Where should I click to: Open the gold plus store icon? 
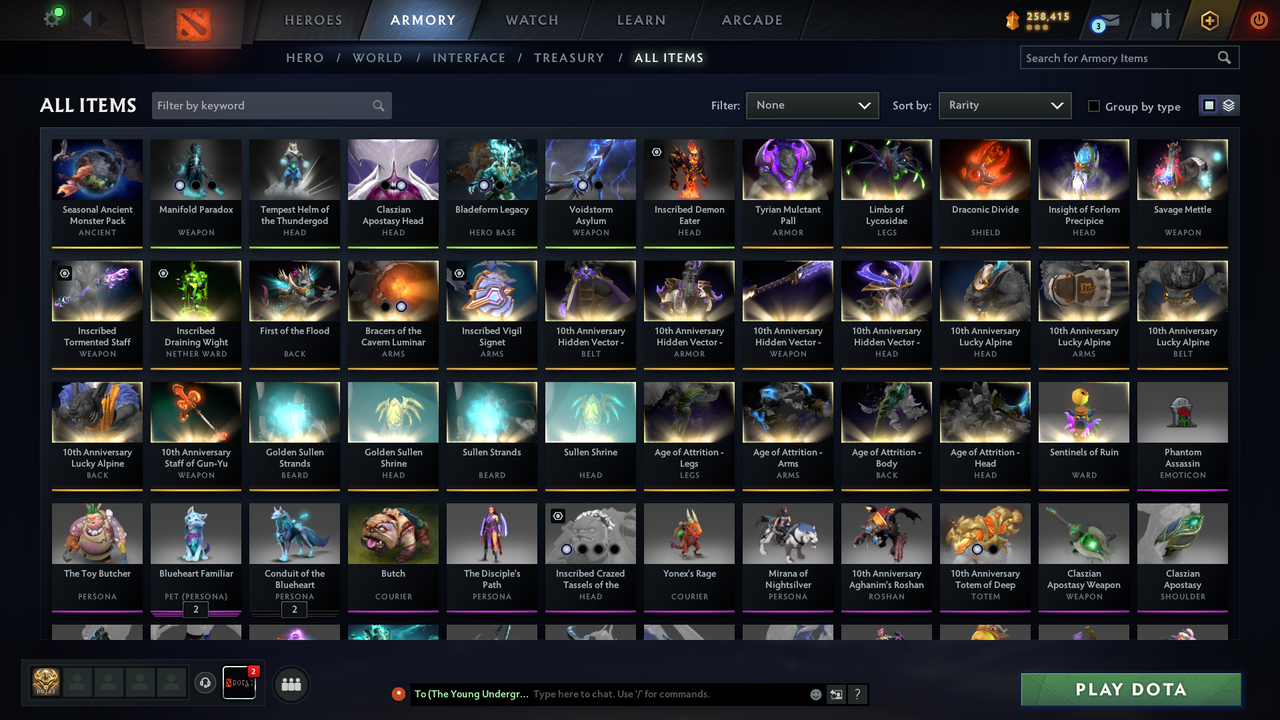[1208, 20]
